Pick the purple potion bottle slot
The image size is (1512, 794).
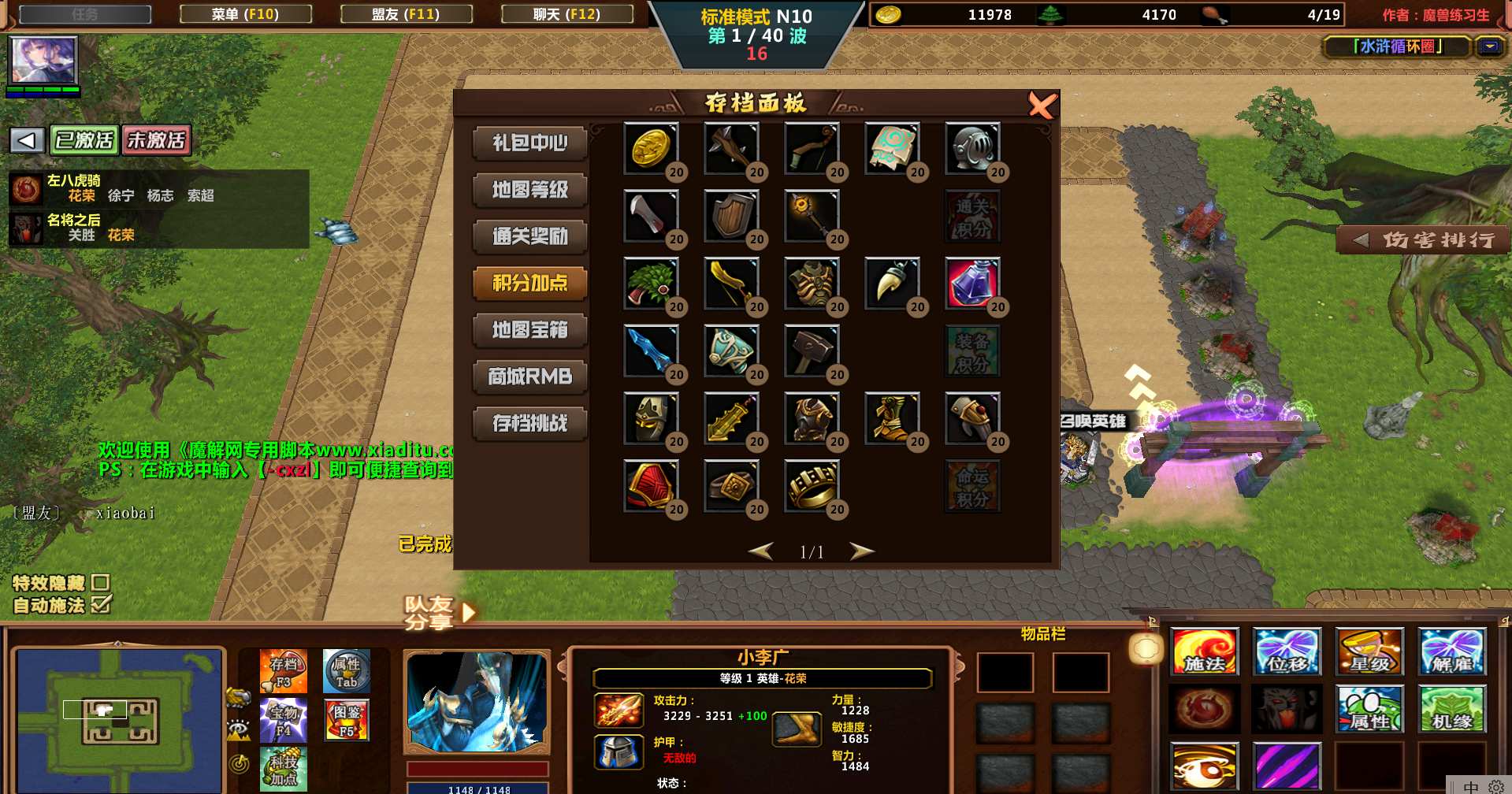click(972, 283)
